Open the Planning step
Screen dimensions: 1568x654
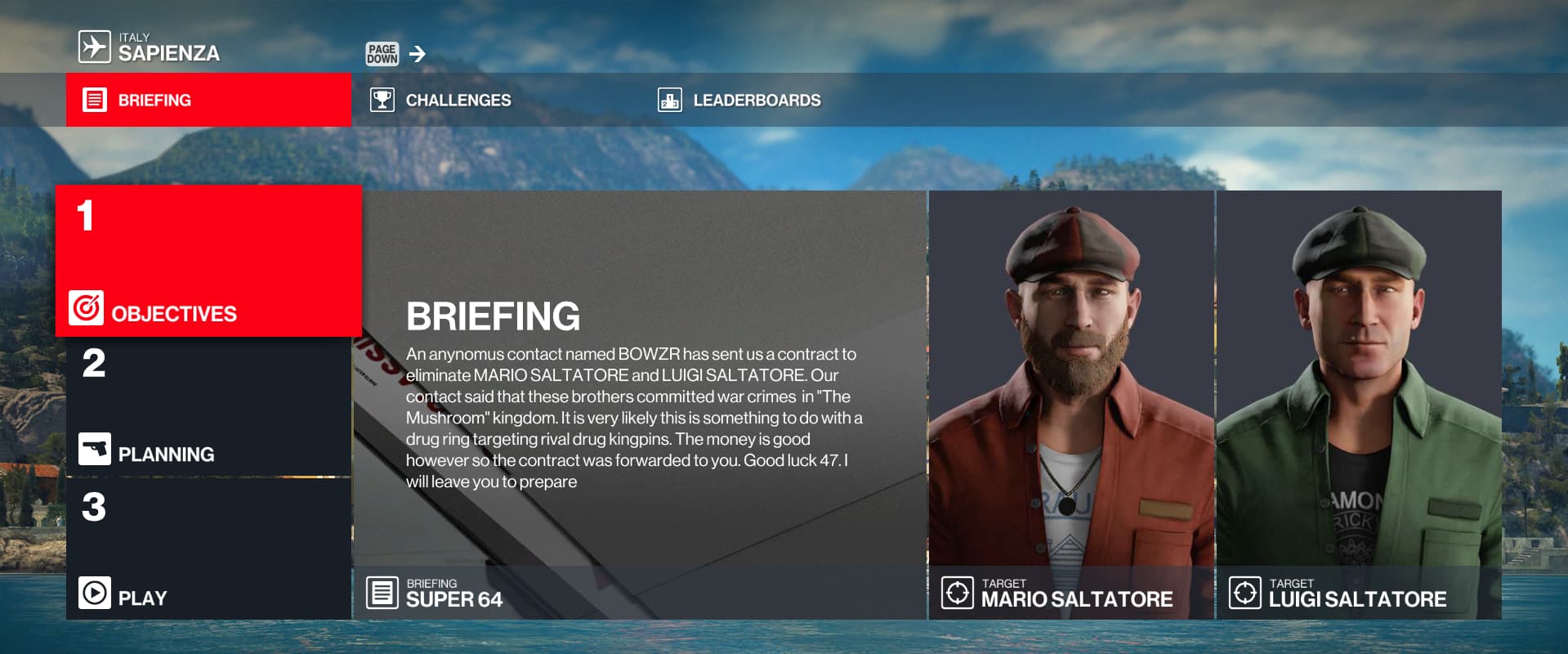pyautogui.click(x=208, y=406)
